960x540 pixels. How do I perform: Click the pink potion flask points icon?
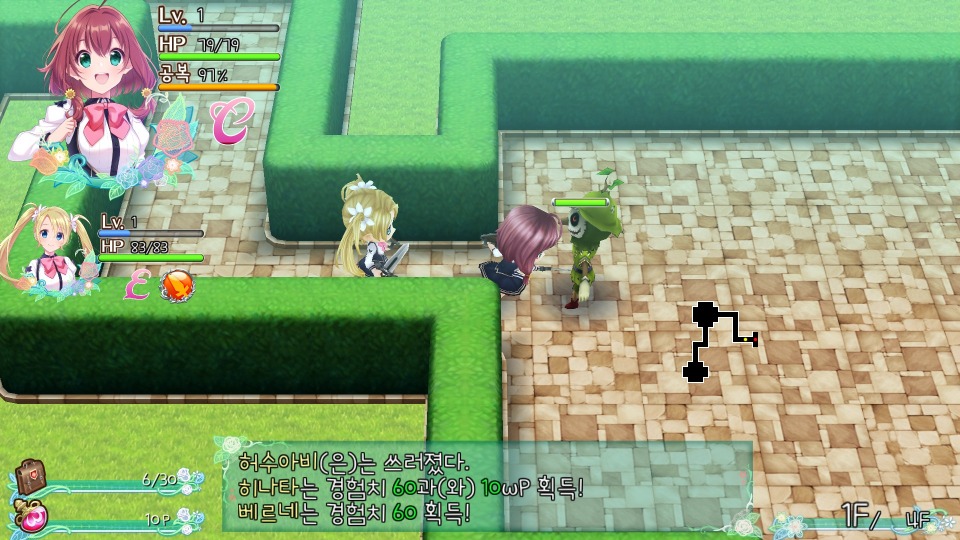(31, 515)
